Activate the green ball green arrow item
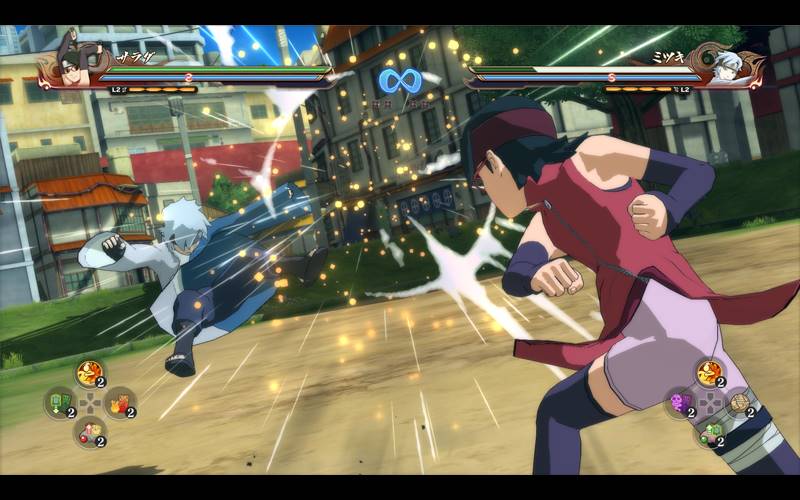The height and width of the screenshot is (500, 800). [x=709, y=432]
